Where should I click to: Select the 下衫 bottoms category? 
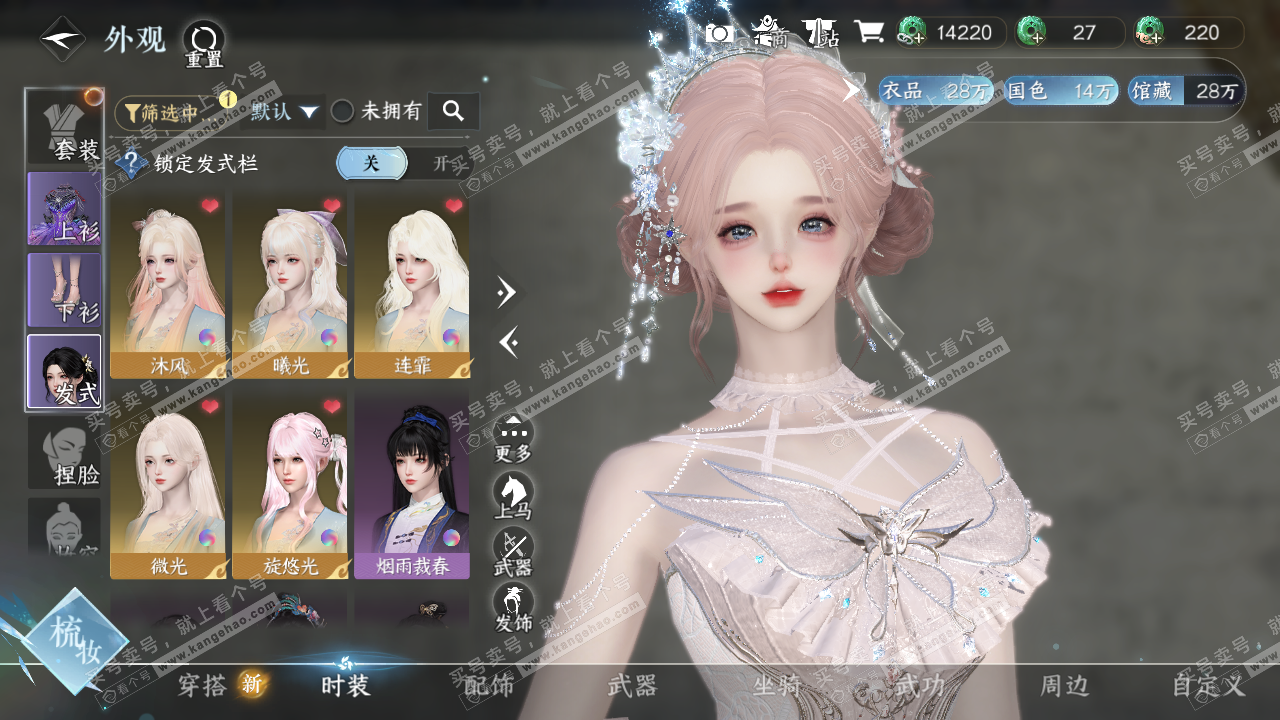[x=65, y=290]
